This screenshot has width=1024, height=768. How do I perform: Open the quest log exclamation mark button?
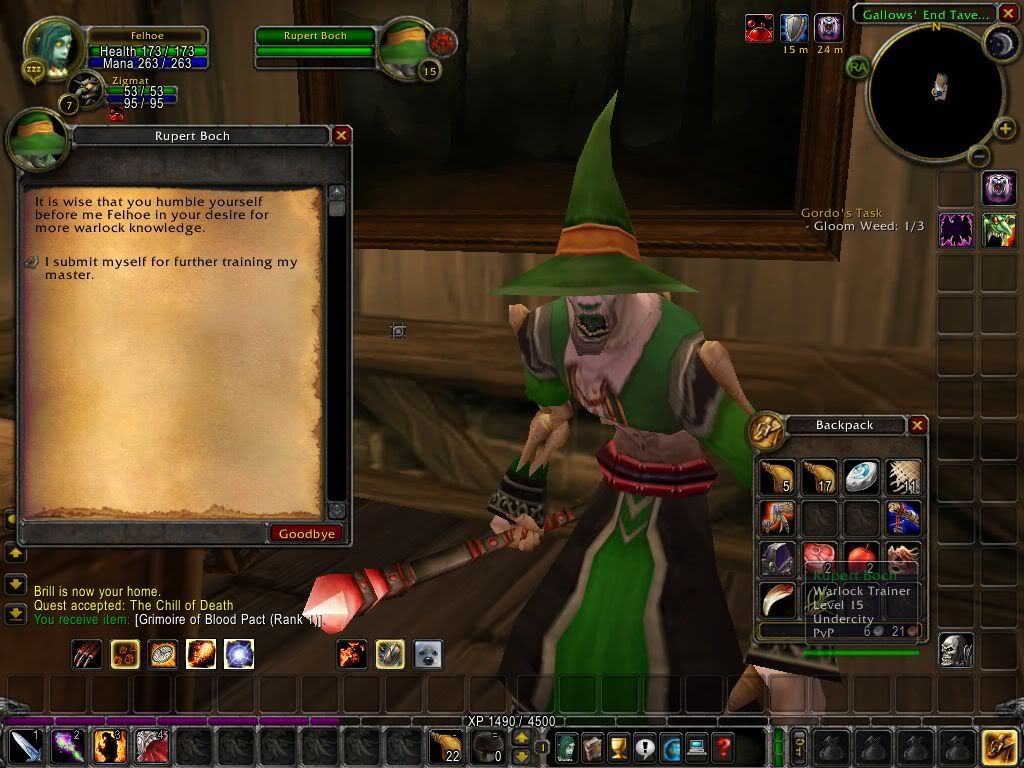tap(645, 746)
